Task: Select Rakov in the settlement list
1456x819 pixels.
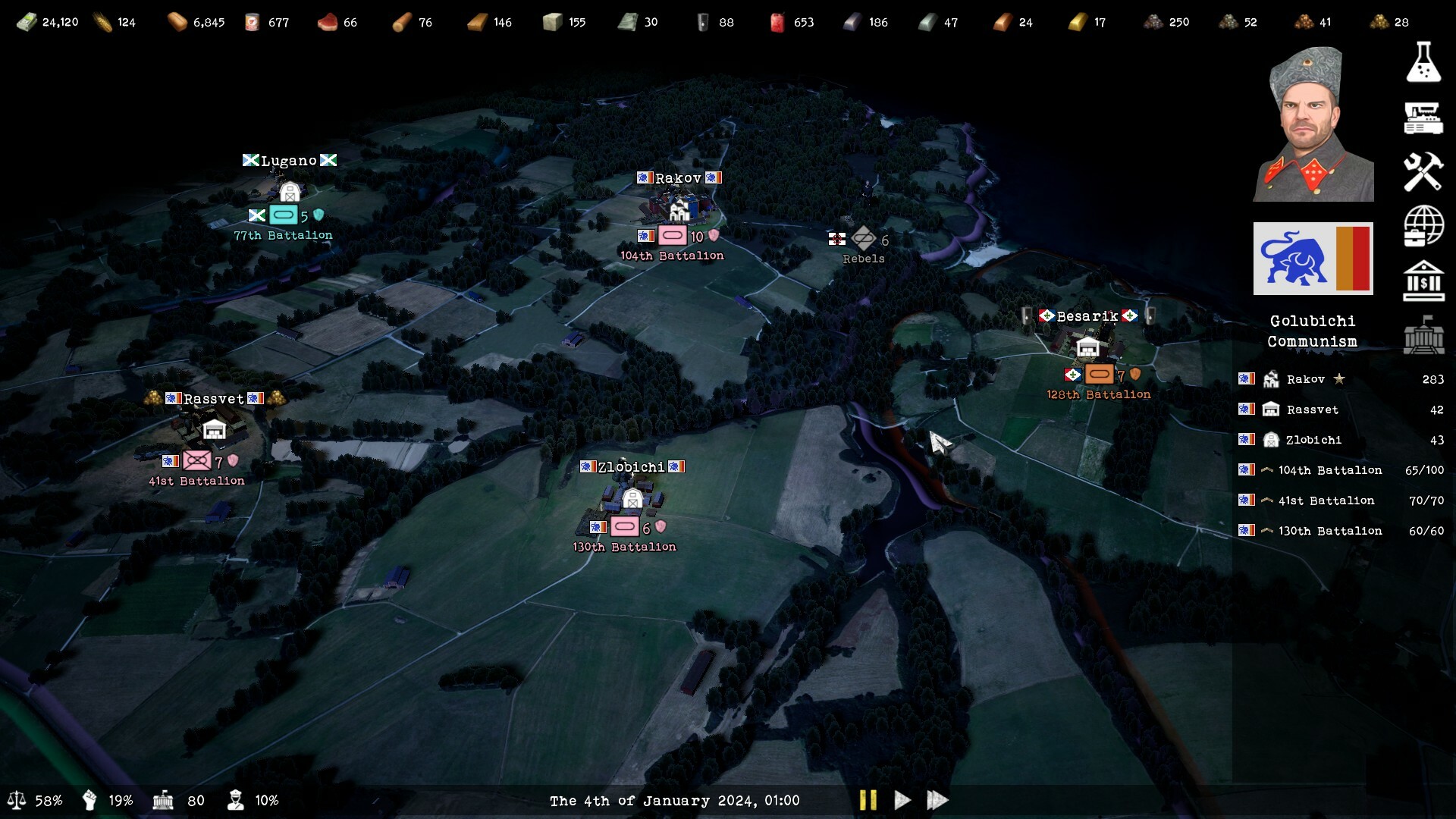Action: (1305, 379)
